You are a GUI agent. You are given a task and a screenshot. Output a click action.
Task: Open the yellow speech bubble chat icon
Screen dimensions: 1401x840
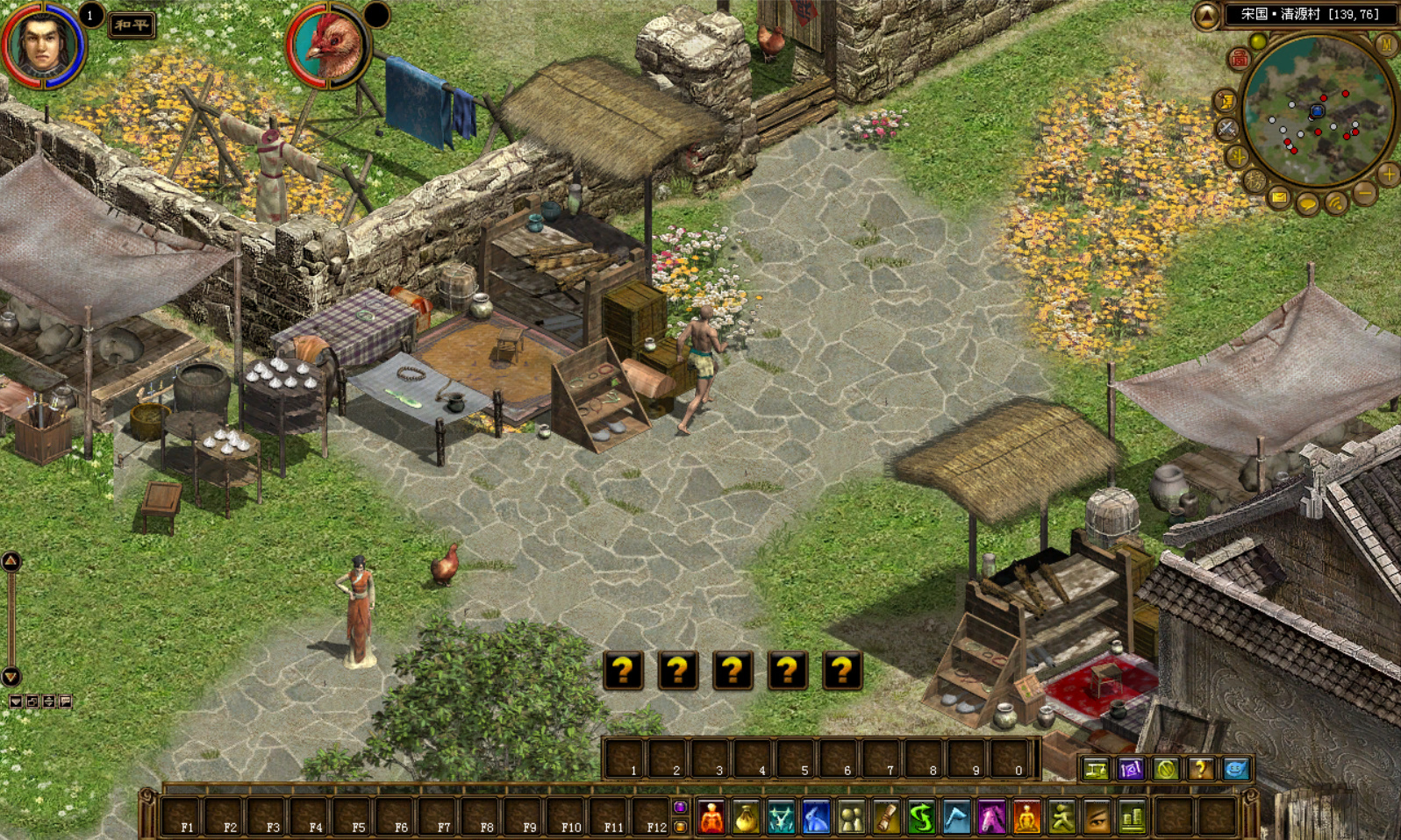(x=1308, y=205)
